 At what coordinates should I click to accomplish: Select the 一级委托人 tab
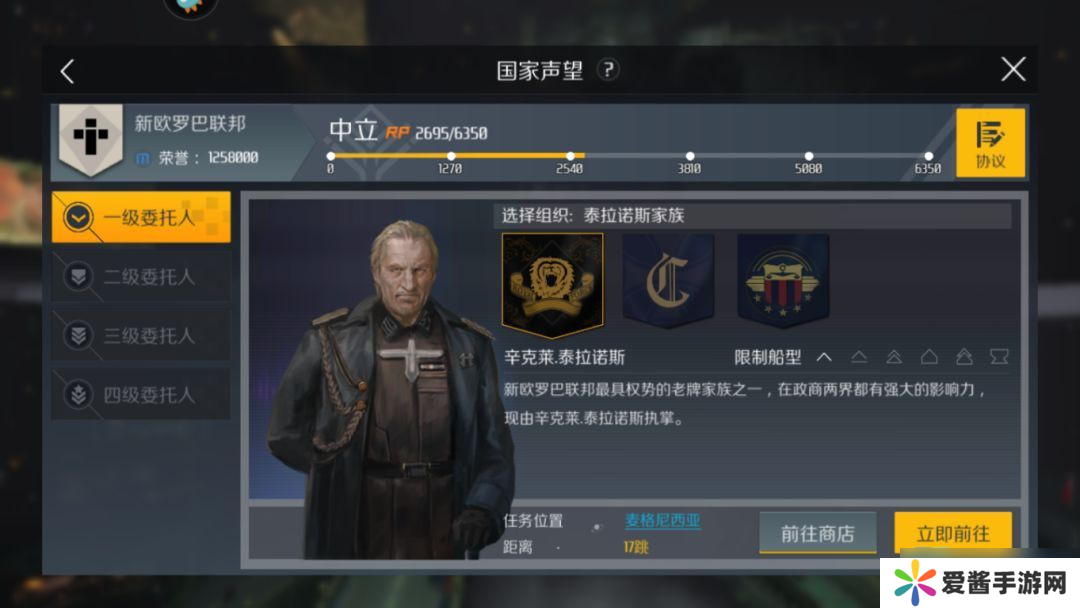141,217
